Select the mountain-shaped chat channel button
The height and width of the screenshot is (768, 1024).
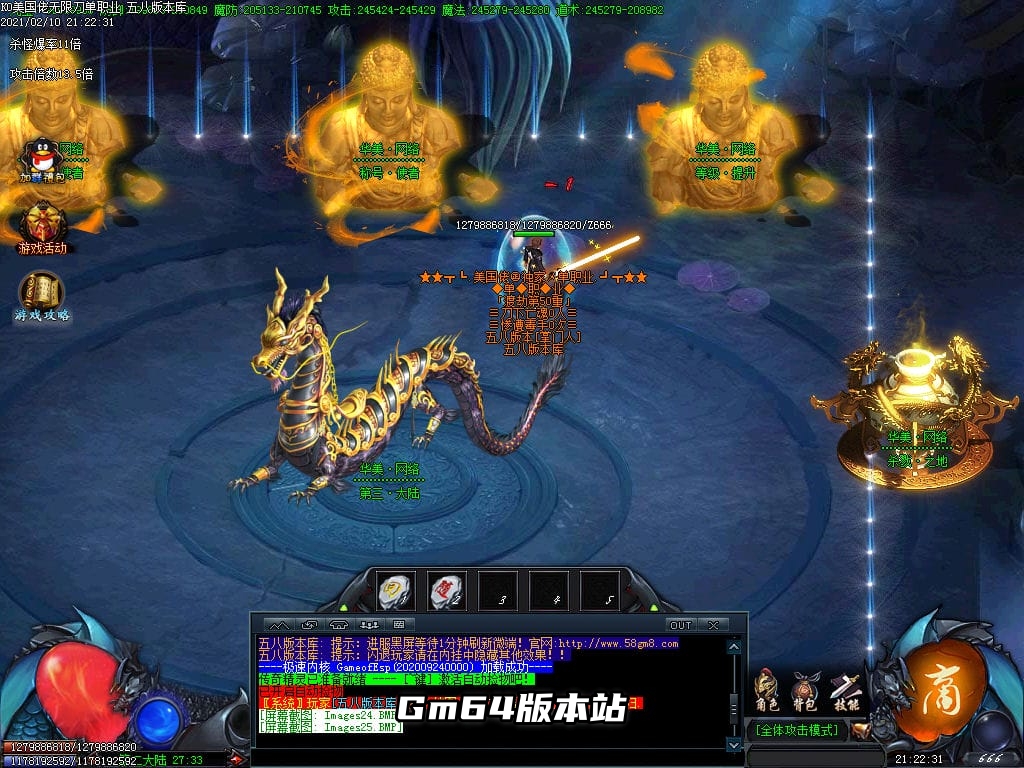coord(281,625)
